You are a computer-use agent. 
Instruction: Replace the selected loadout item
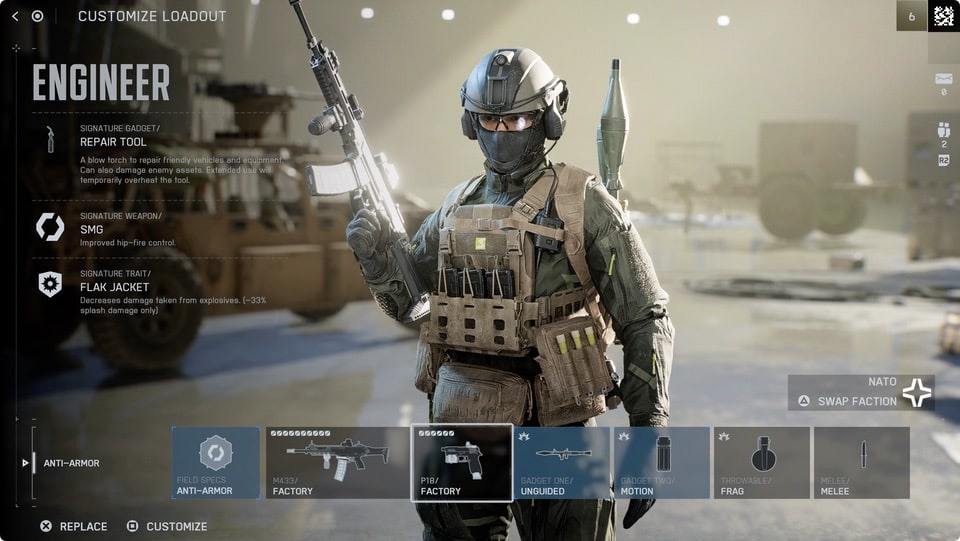pyautogui.click(x=74, y=526)
